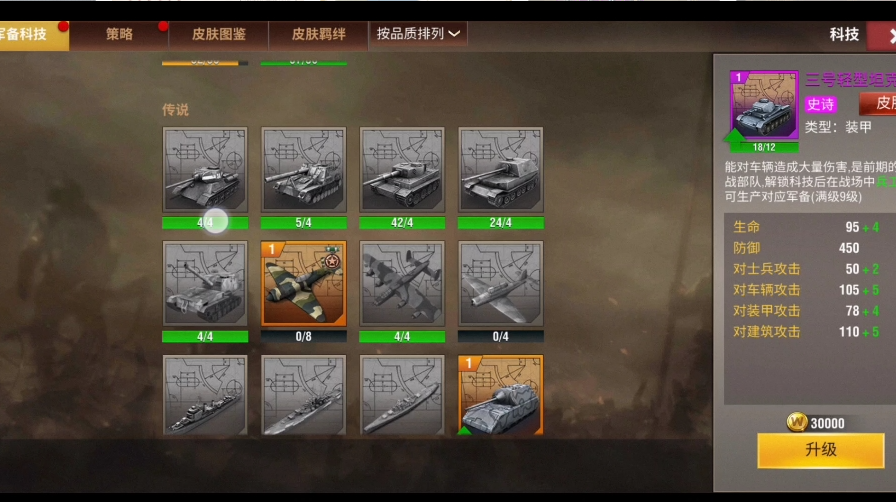Select the grey bomber plane card
This screenshot has height=502, width=896.
(x=401, y=284)
